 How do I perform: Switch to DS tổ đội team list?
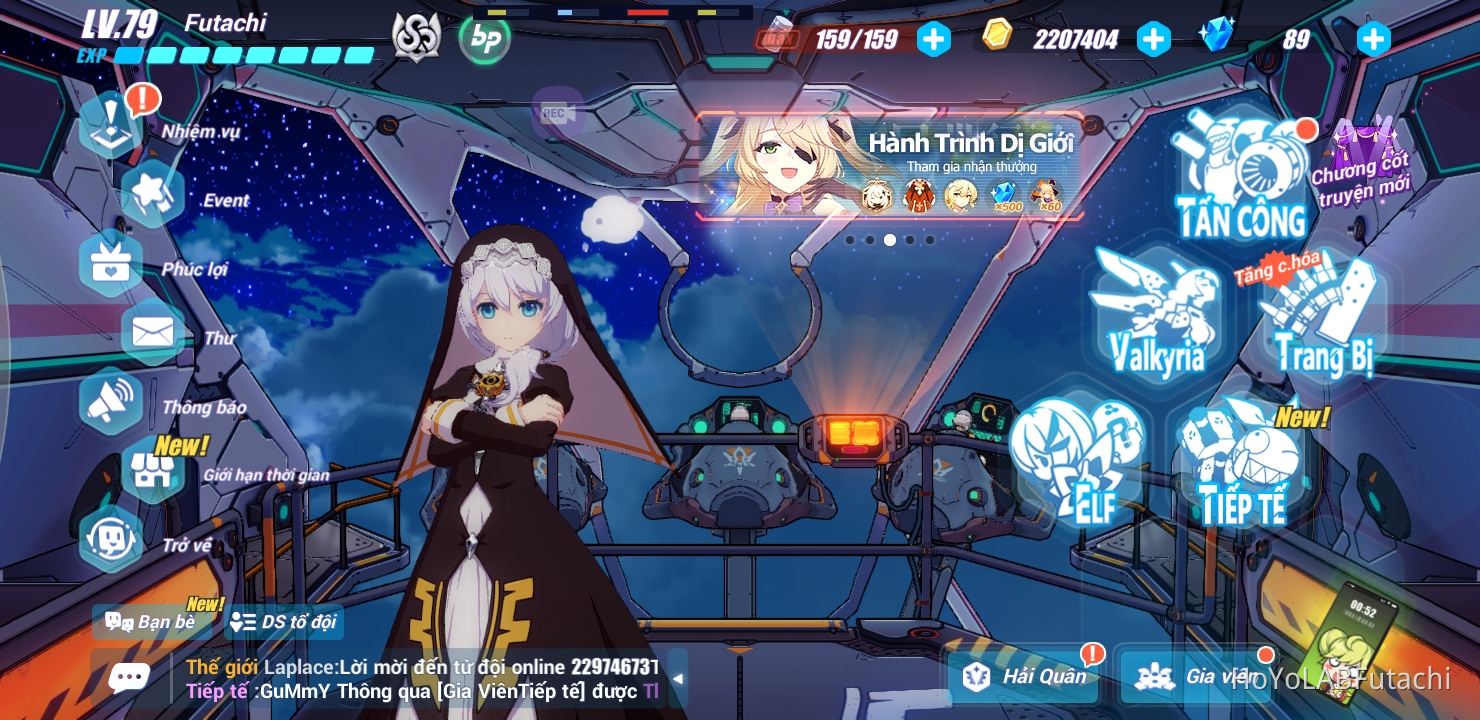coord(283,621)
